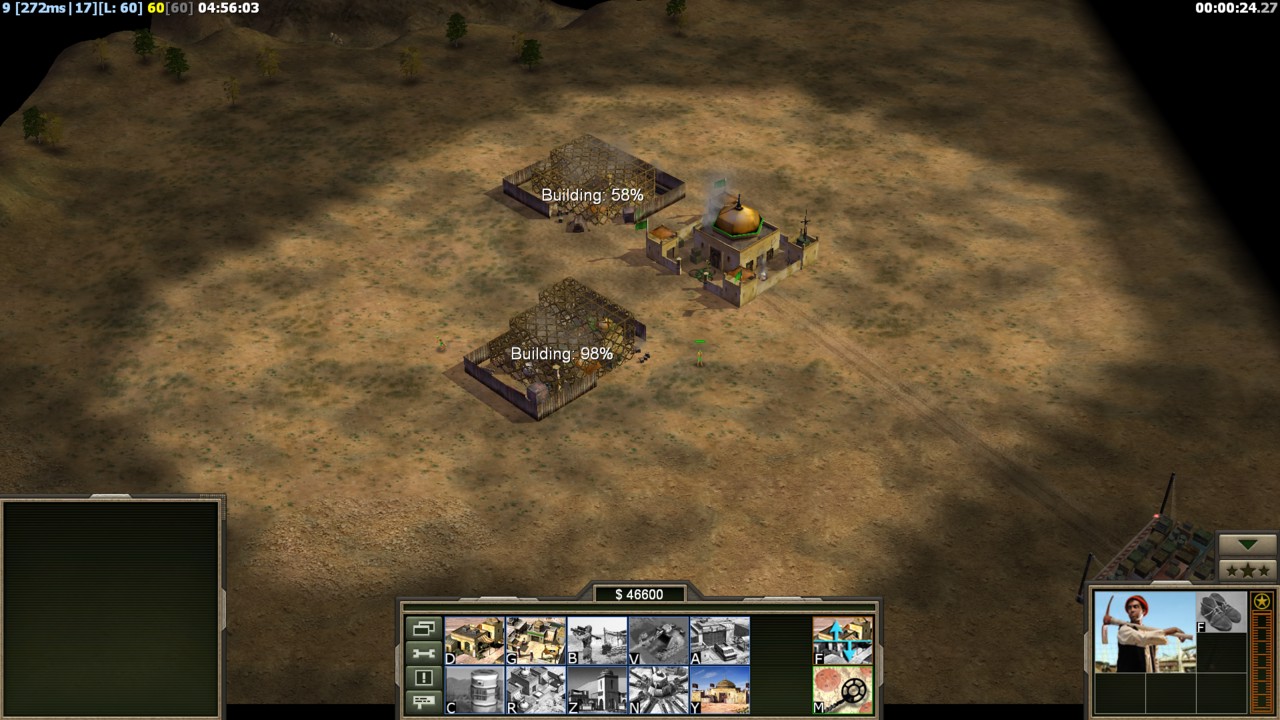Click the overlapping windows options button

coord(423,629)
